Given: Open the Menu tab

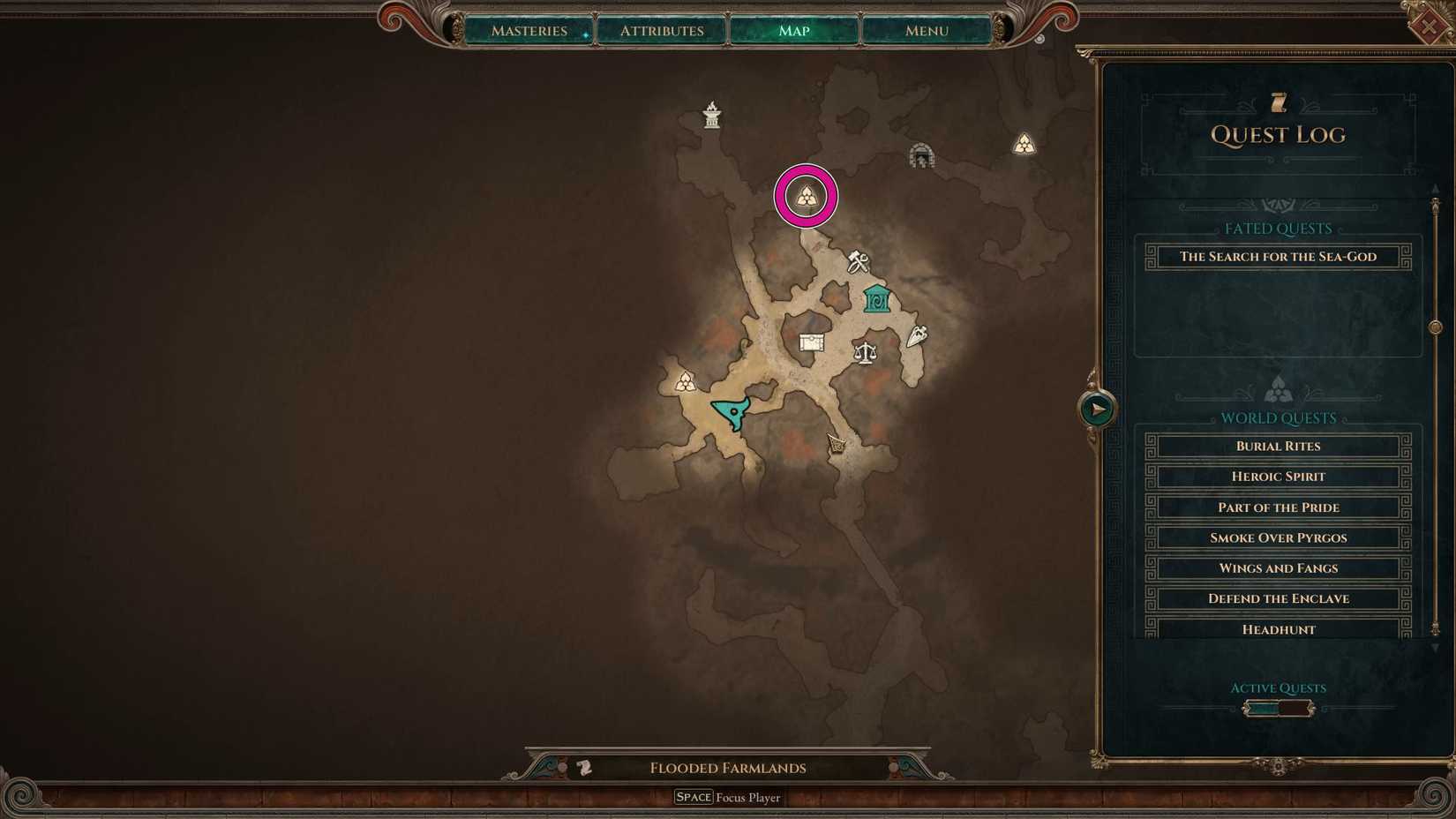Looking at the screenshot, I should (925, 30).
